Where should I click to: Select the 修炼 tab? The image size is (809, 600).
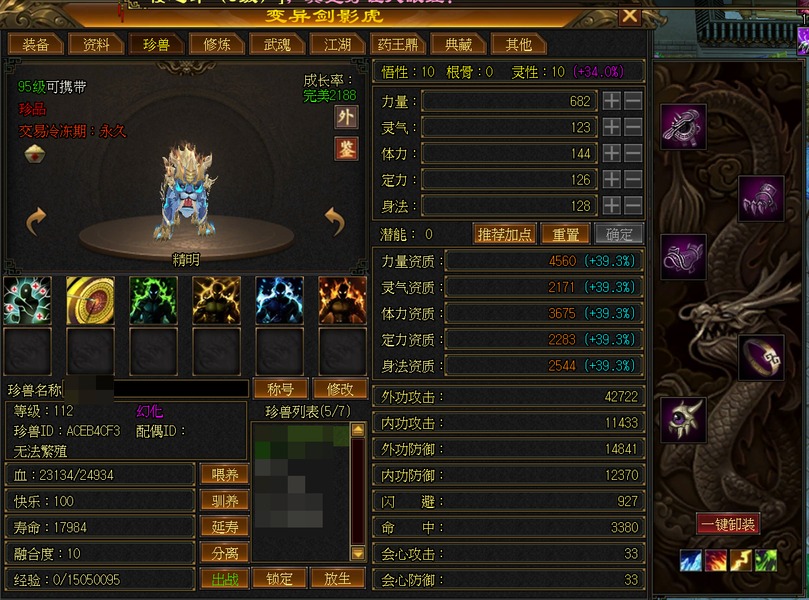click(217, 44)
